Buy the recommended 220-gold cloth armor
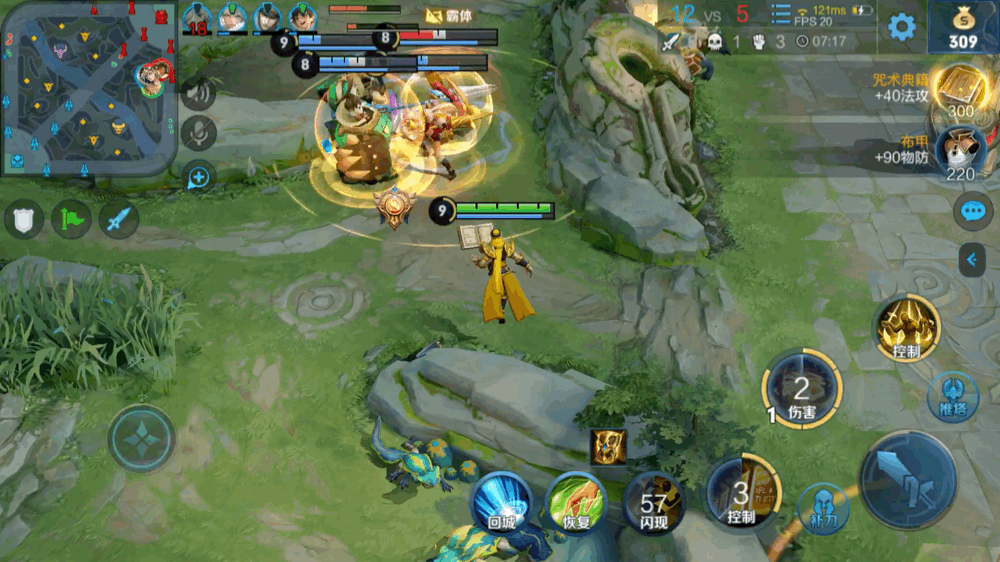Viewport: 1000px width, 562px height. coord(960,152)
